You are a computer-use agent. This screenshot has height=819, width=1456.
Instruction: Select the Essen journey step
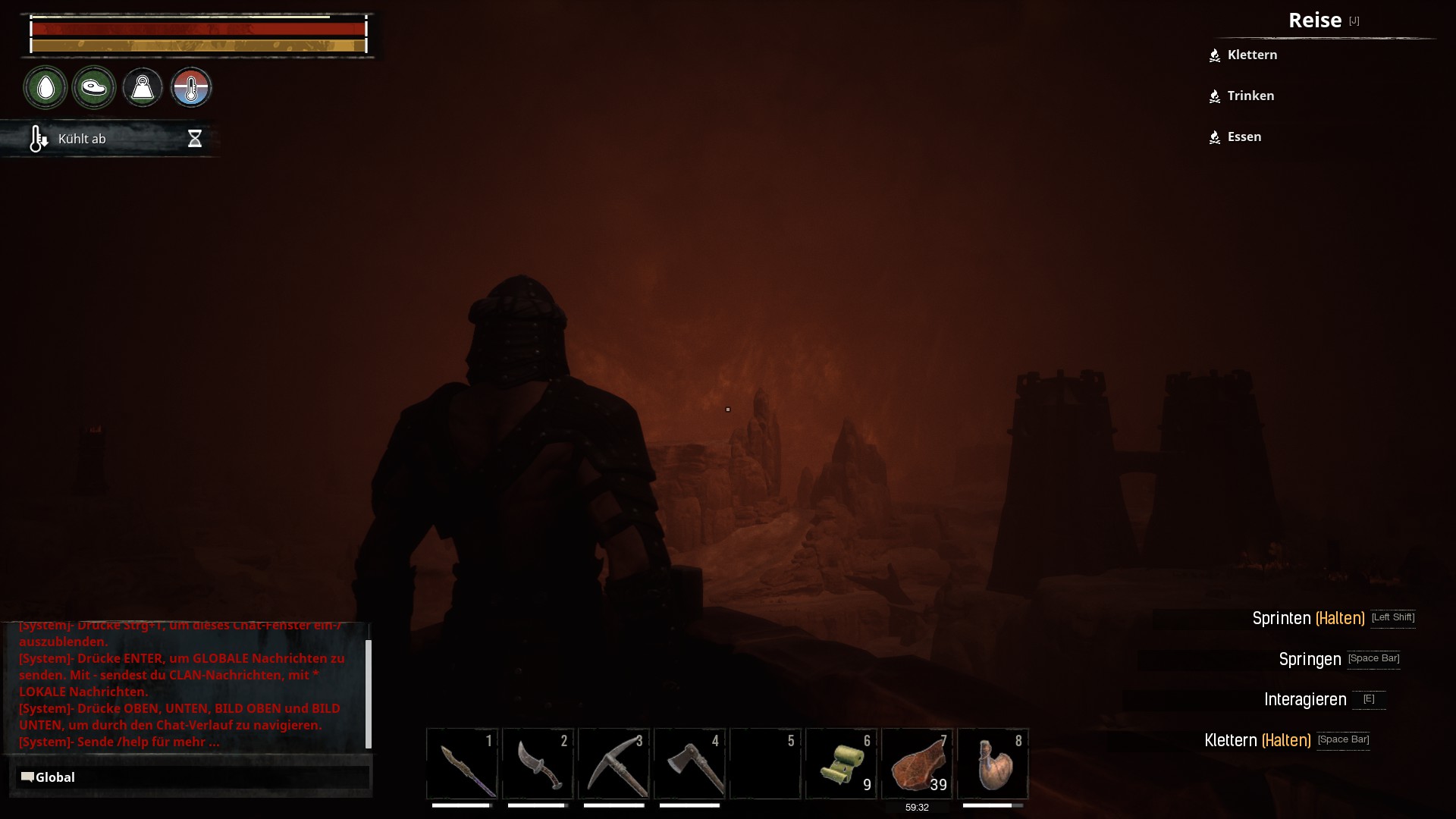1244,137
